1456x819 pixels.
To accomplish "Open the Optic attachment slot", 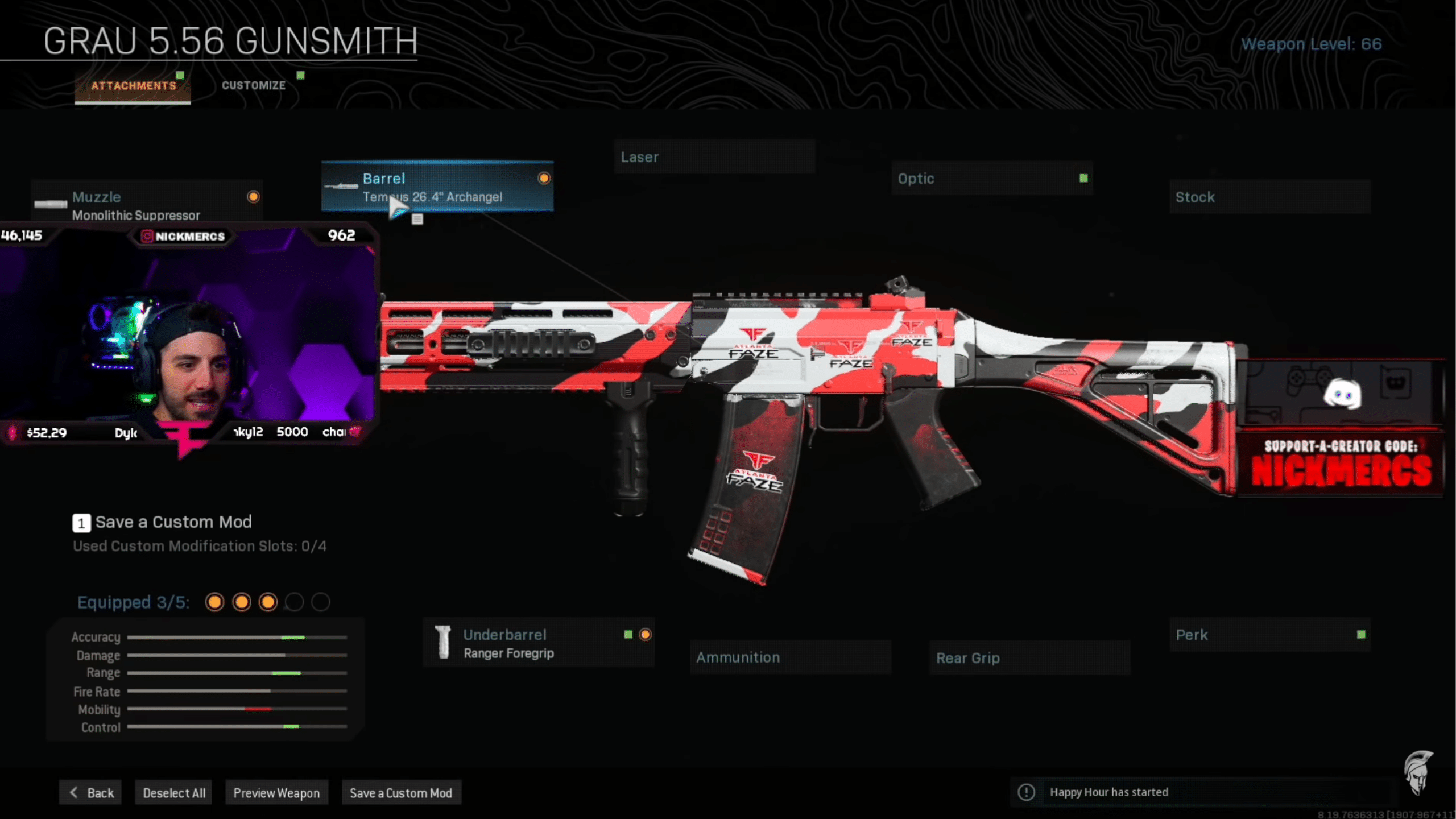I will click(991, 179).
